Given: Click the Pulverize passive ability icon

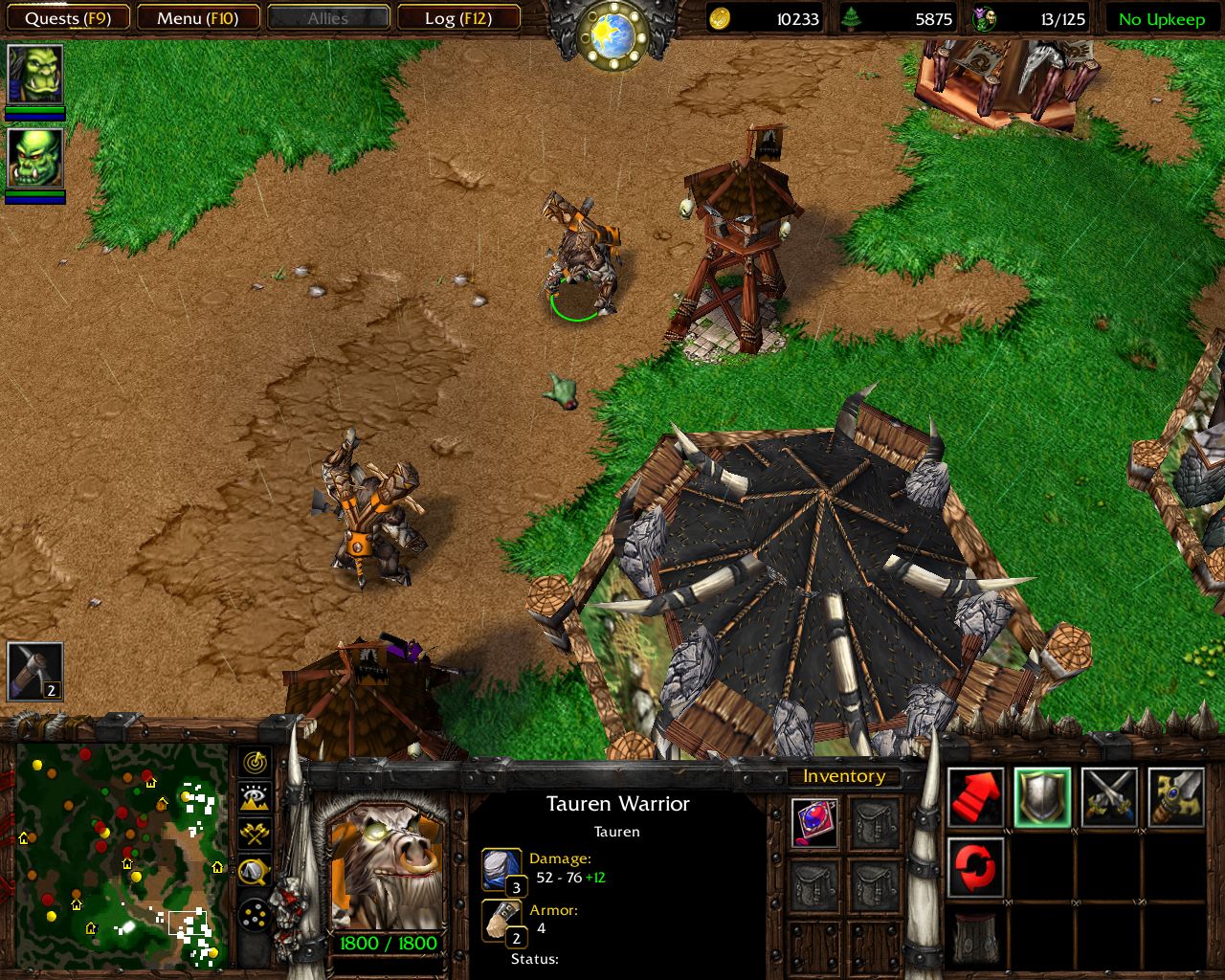Looking at the screenshot, I should point(974,936).
